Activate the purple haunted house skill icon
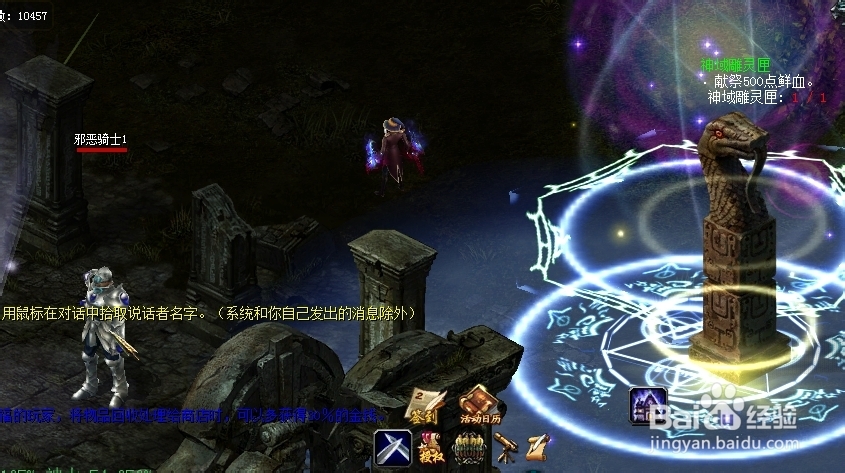This screenshot has width=845, height=473. point(647,405)
